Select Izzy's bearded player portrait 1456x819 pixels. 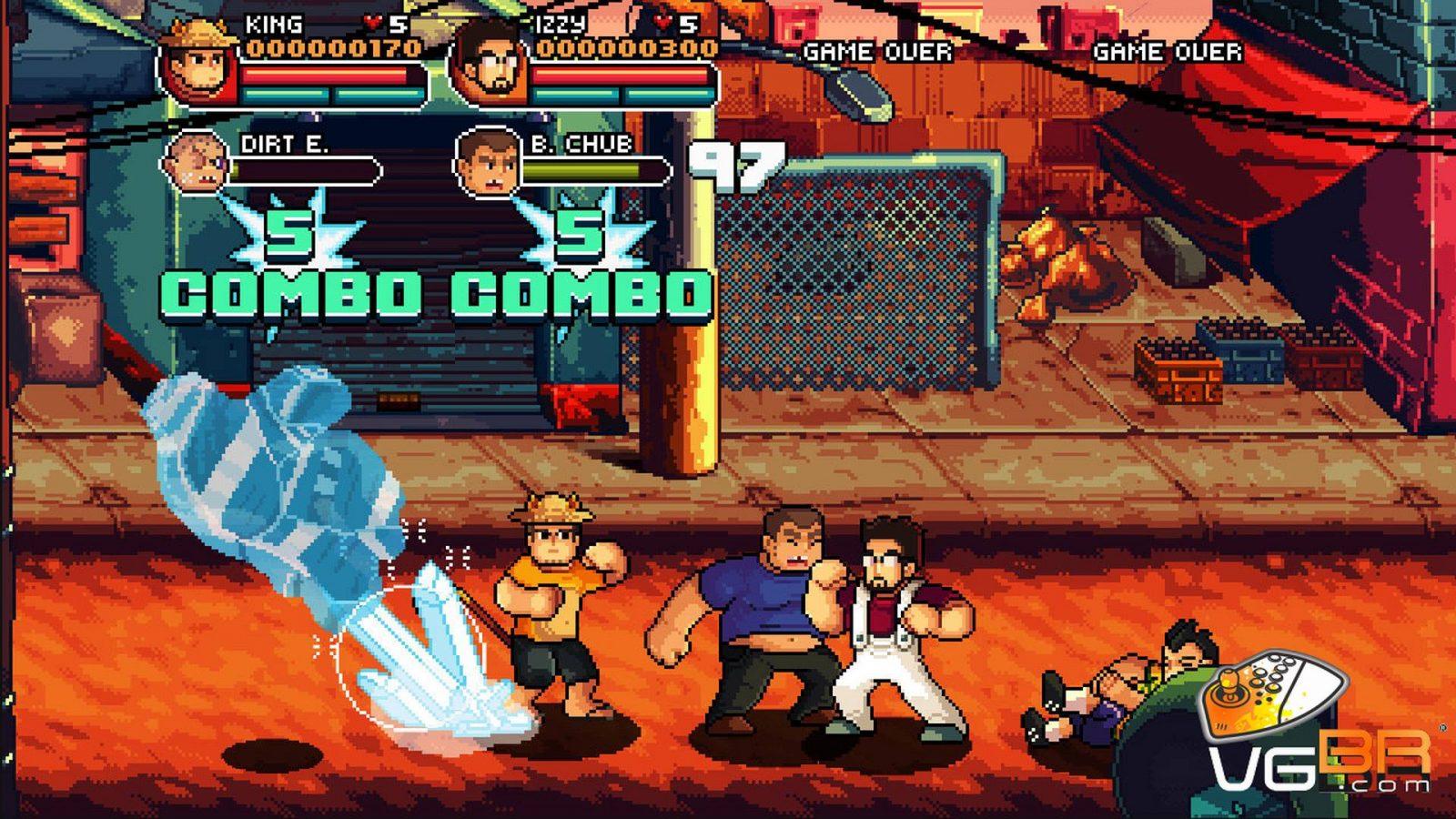point(489,66)
